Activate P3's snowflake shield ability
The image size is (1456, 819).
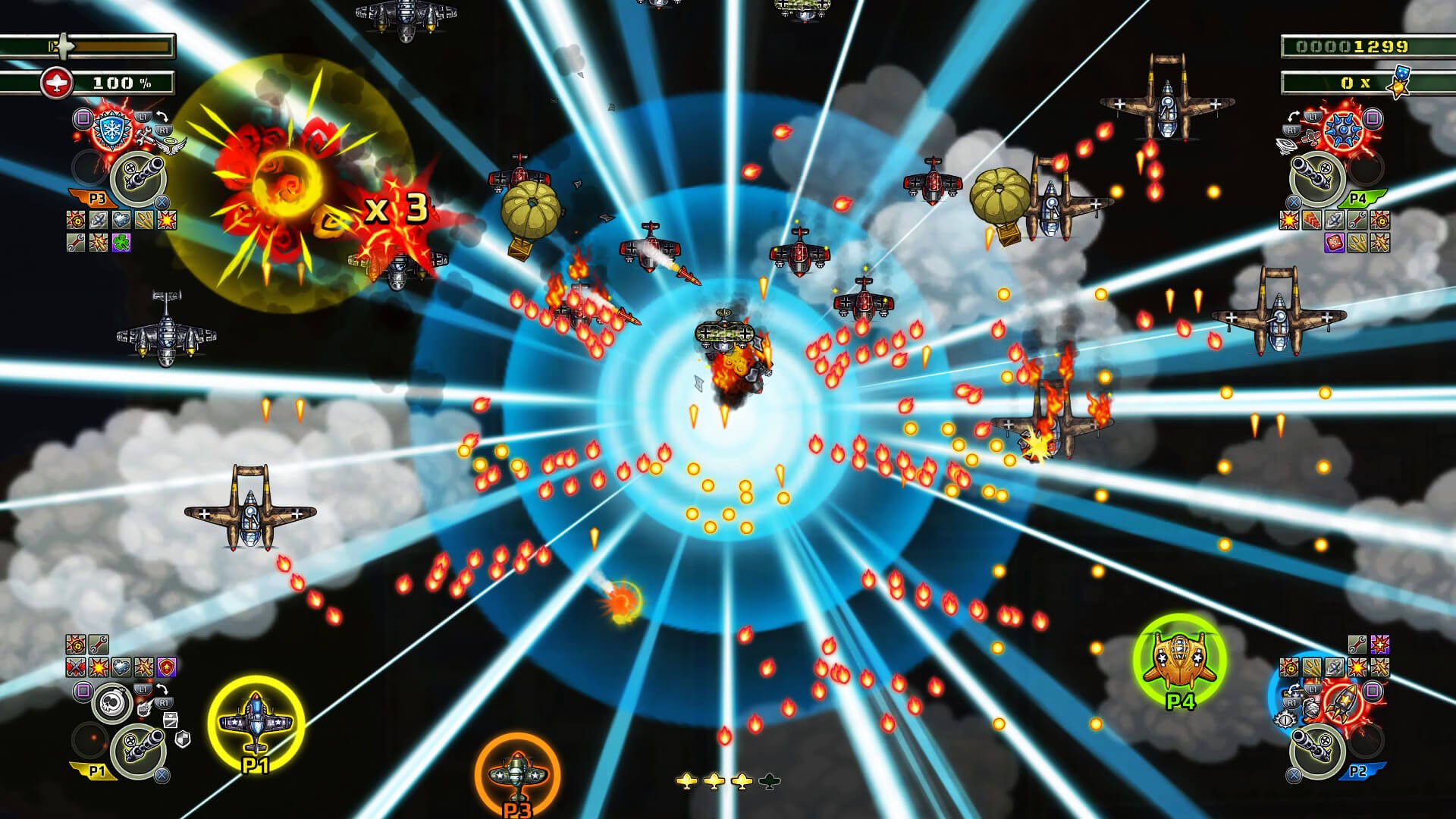[x=112, y=131]
